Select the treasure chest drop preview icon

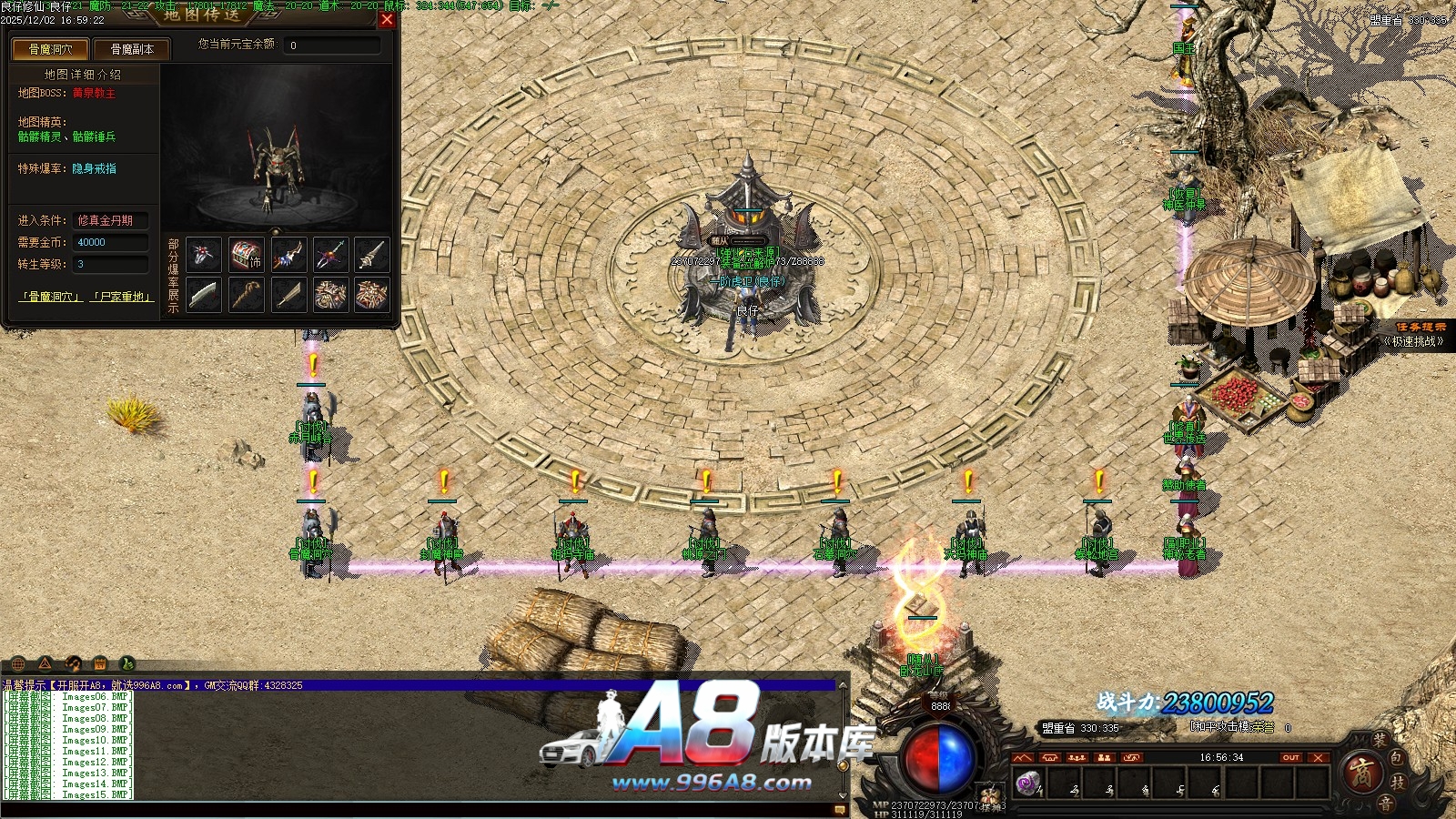point(246,256)
